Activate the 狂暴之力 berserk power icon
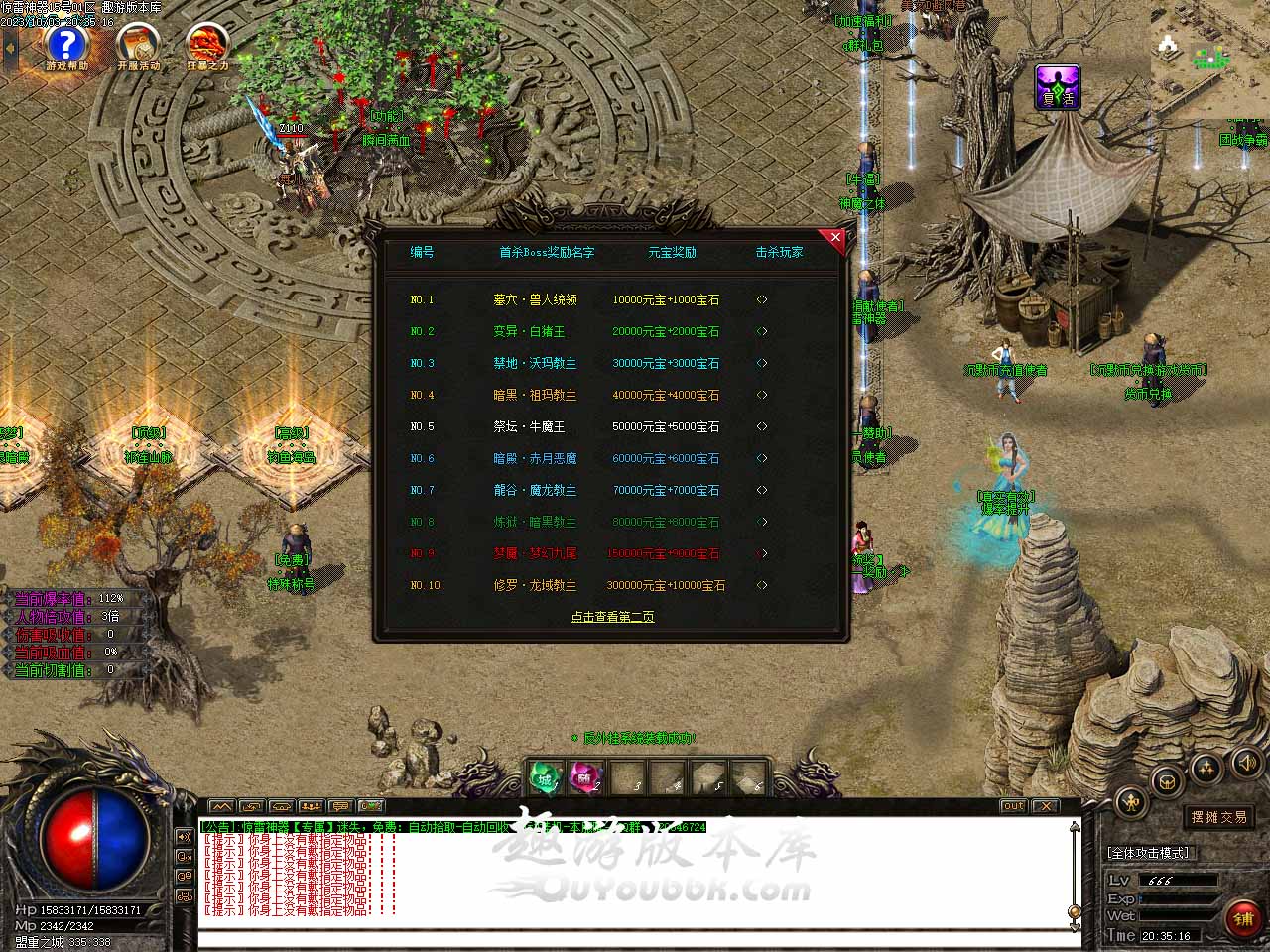The width and height of the screenshot is (1270, 952). click(x=207, y=46)
